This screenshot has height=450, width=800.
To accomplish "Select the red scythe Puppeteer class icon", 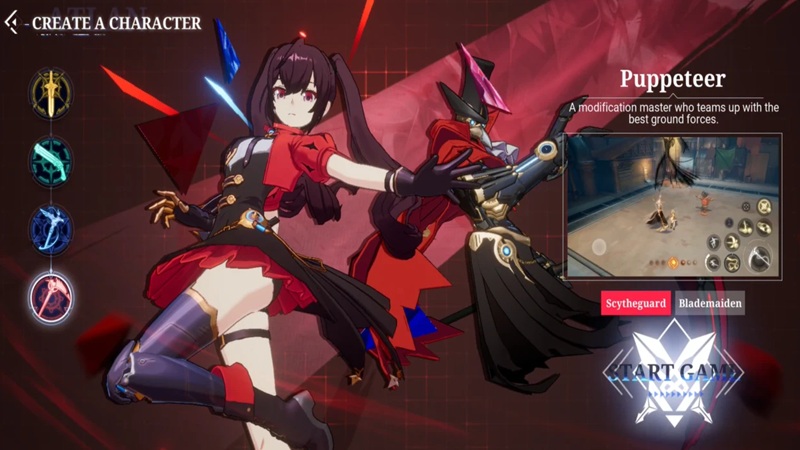I will [50, 296].
